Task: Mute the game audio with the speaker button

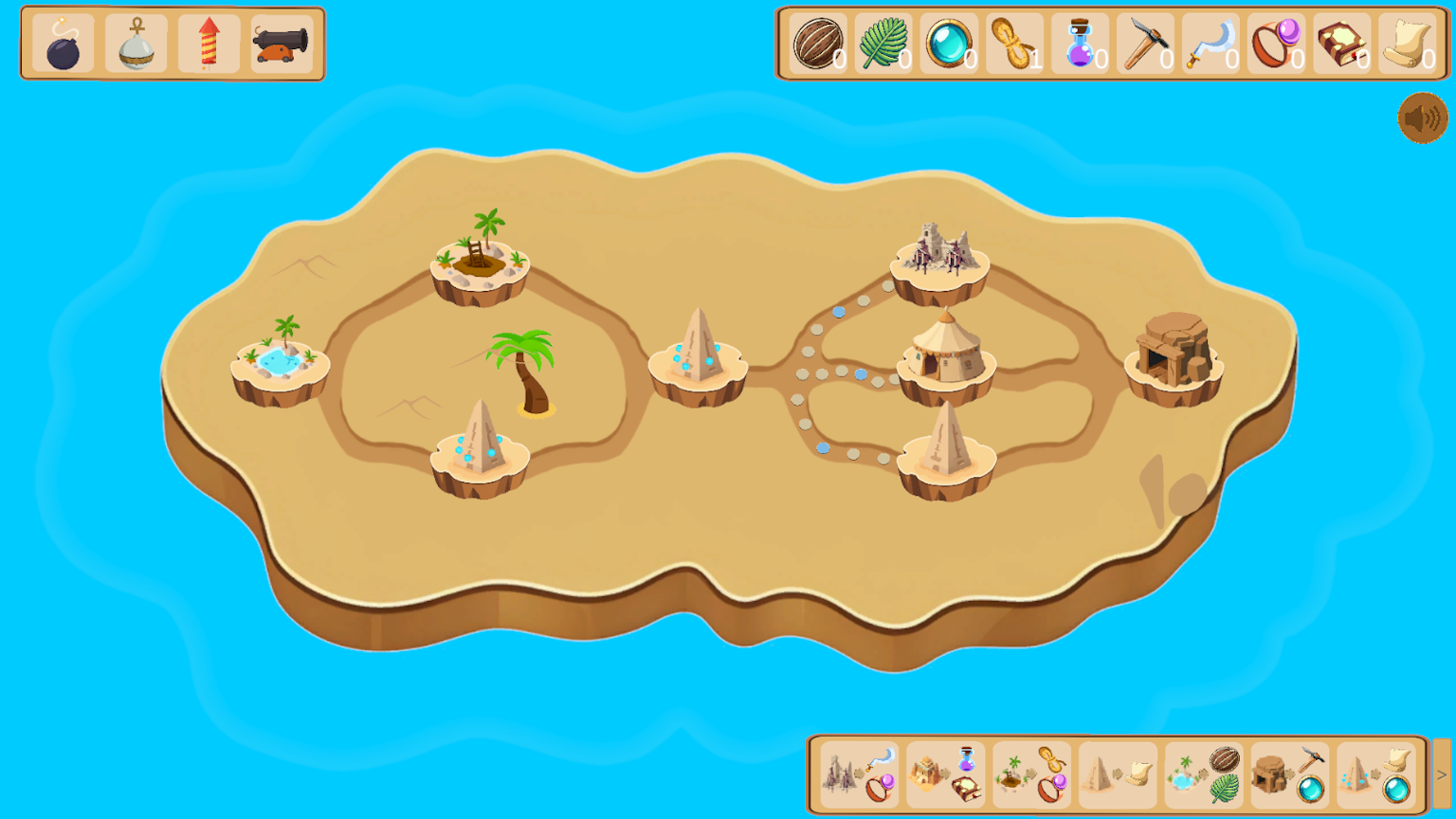Action: 1421,118
